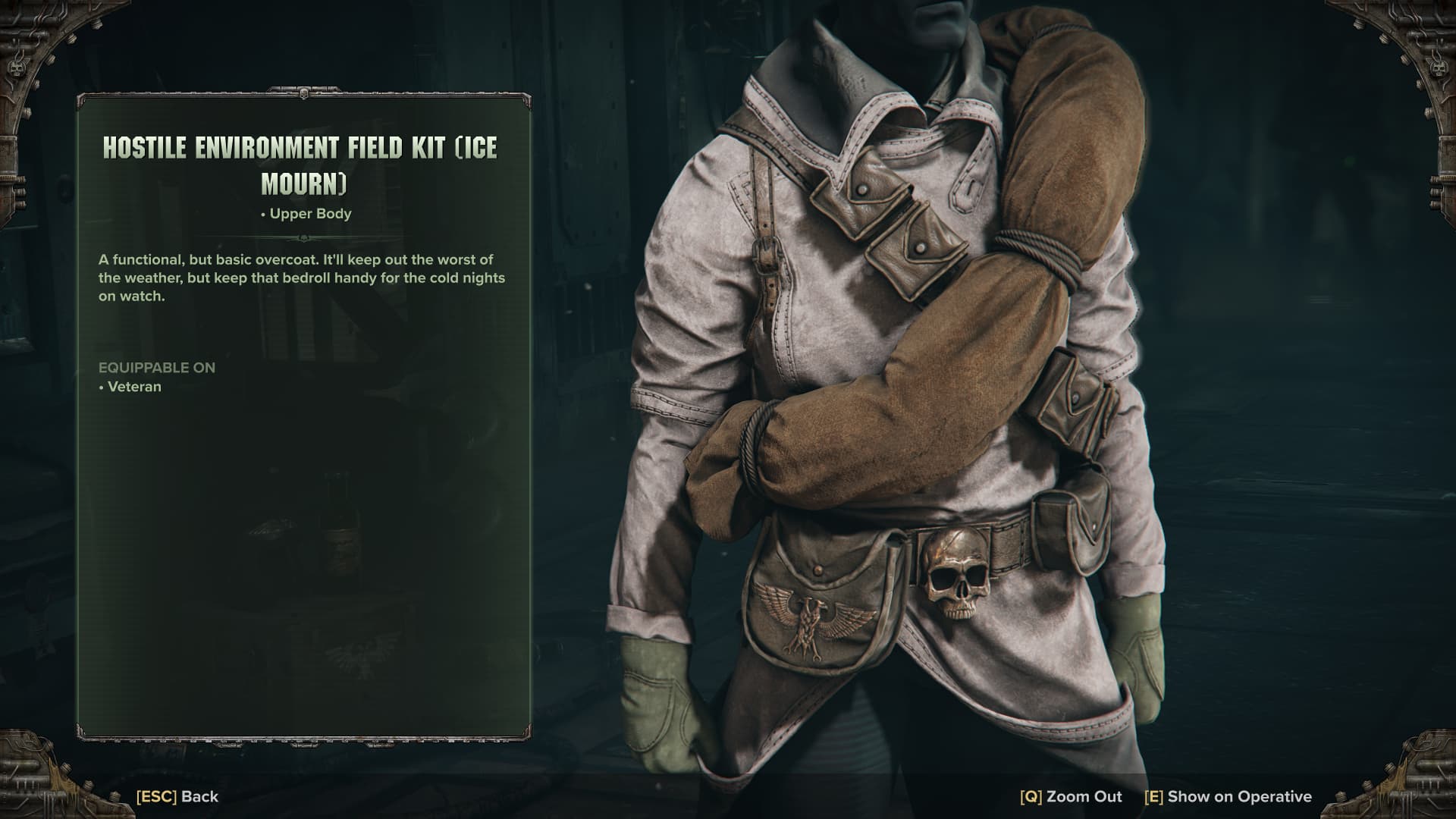Screen dimensions: 1456x819
Task: Choose Show on Operative
Action: (1228, 796)
